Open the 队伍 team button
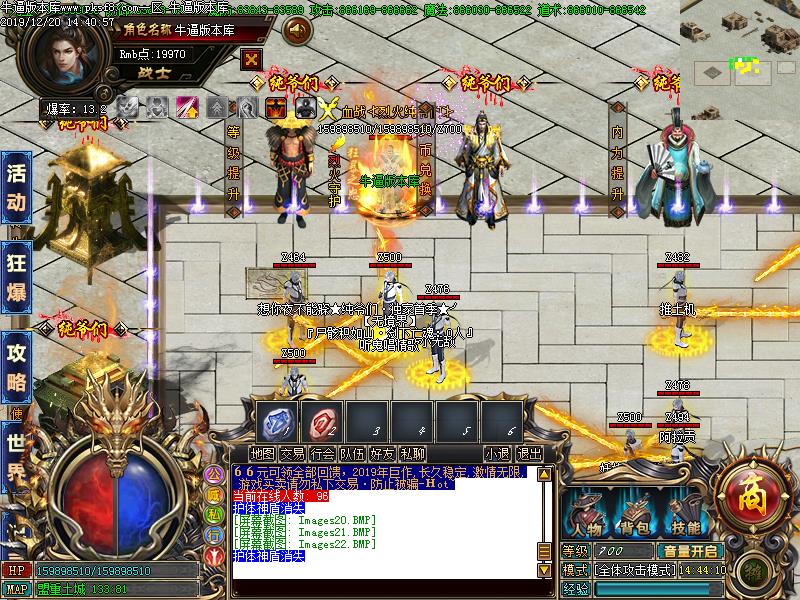This screenshot has width=800, height=600. [x=353, y=454]
